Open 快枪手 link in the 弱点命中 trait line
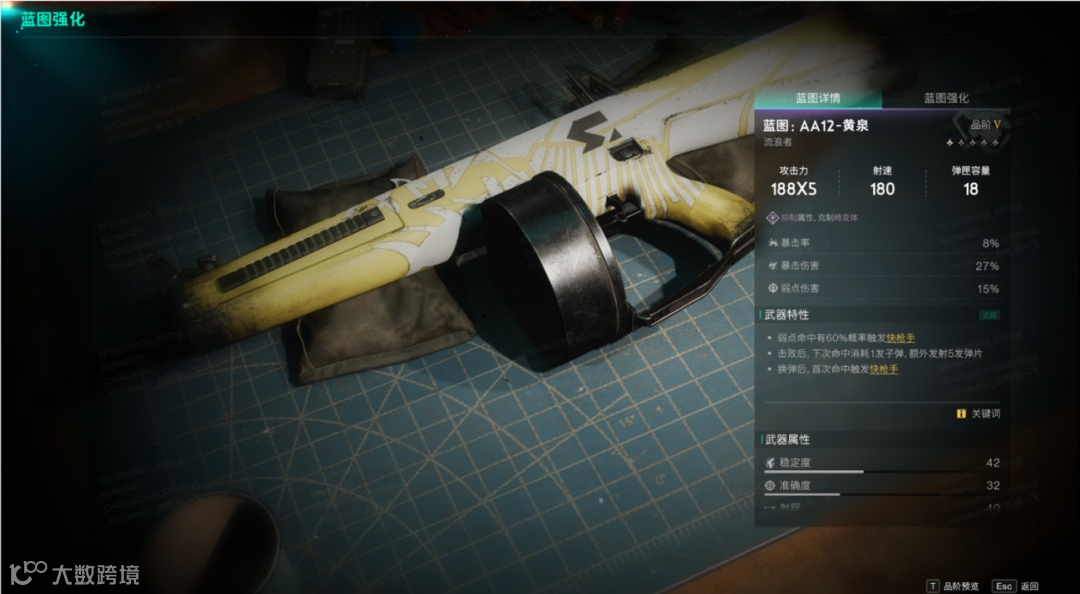The height and width of the screenshot is (594, 1080). [900, 338]
